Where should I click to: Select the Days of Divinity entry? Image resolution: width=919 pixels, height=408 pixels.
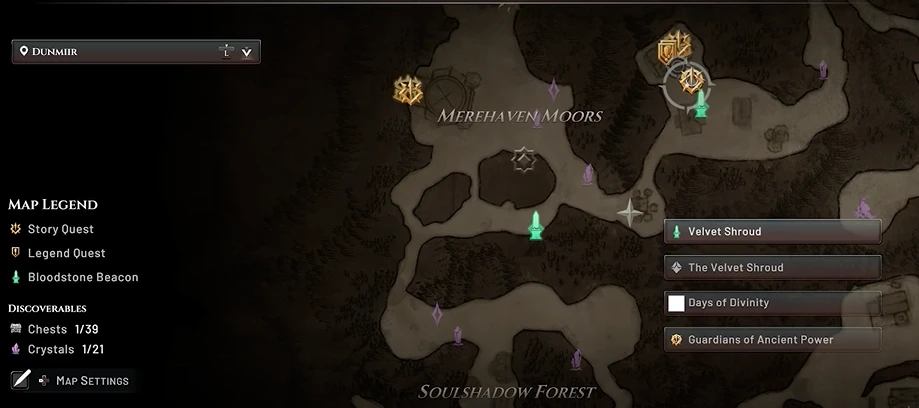click(x=772, y=303)
